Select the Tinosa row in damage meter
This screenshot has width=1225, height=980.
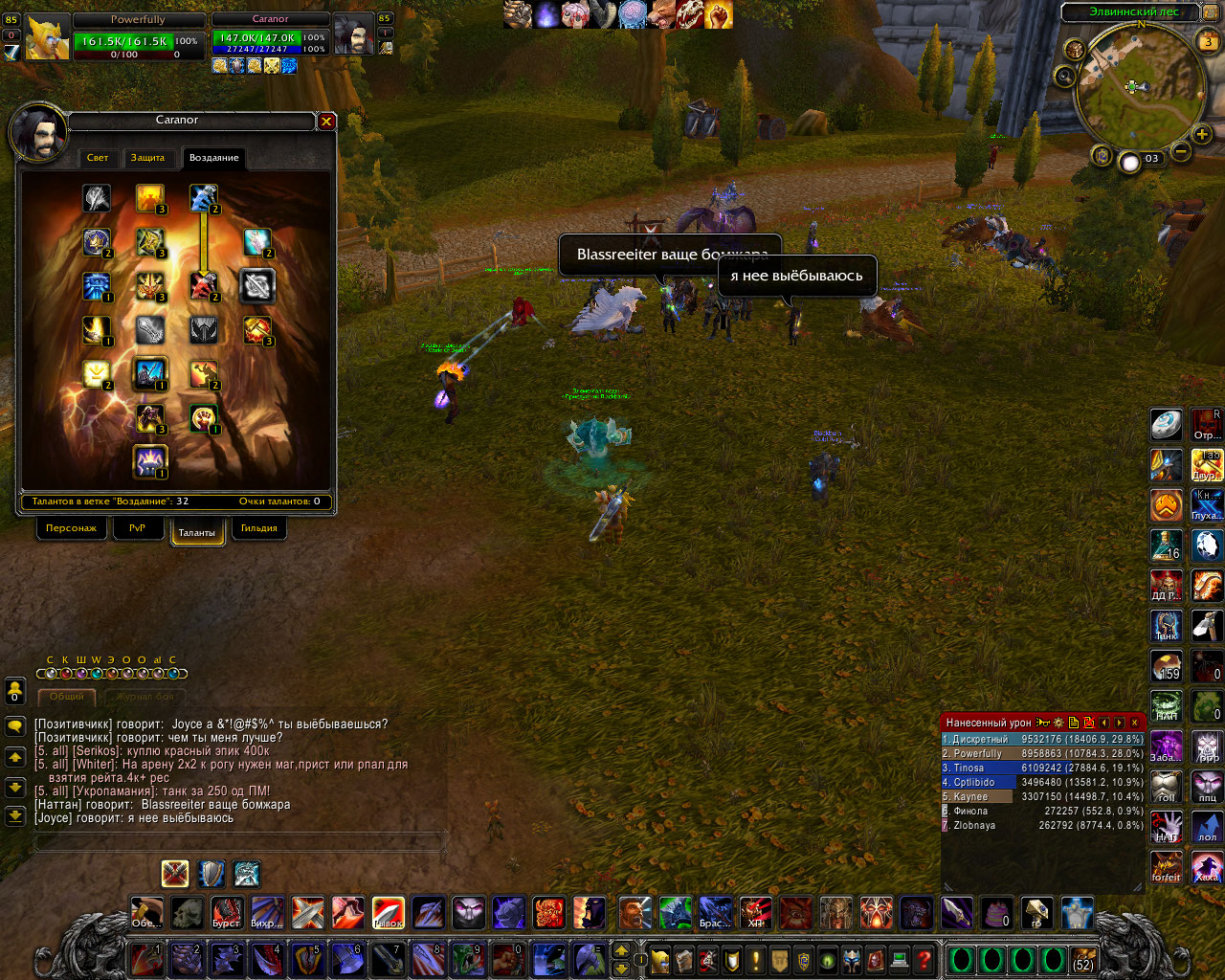(x=1042, y=768)
